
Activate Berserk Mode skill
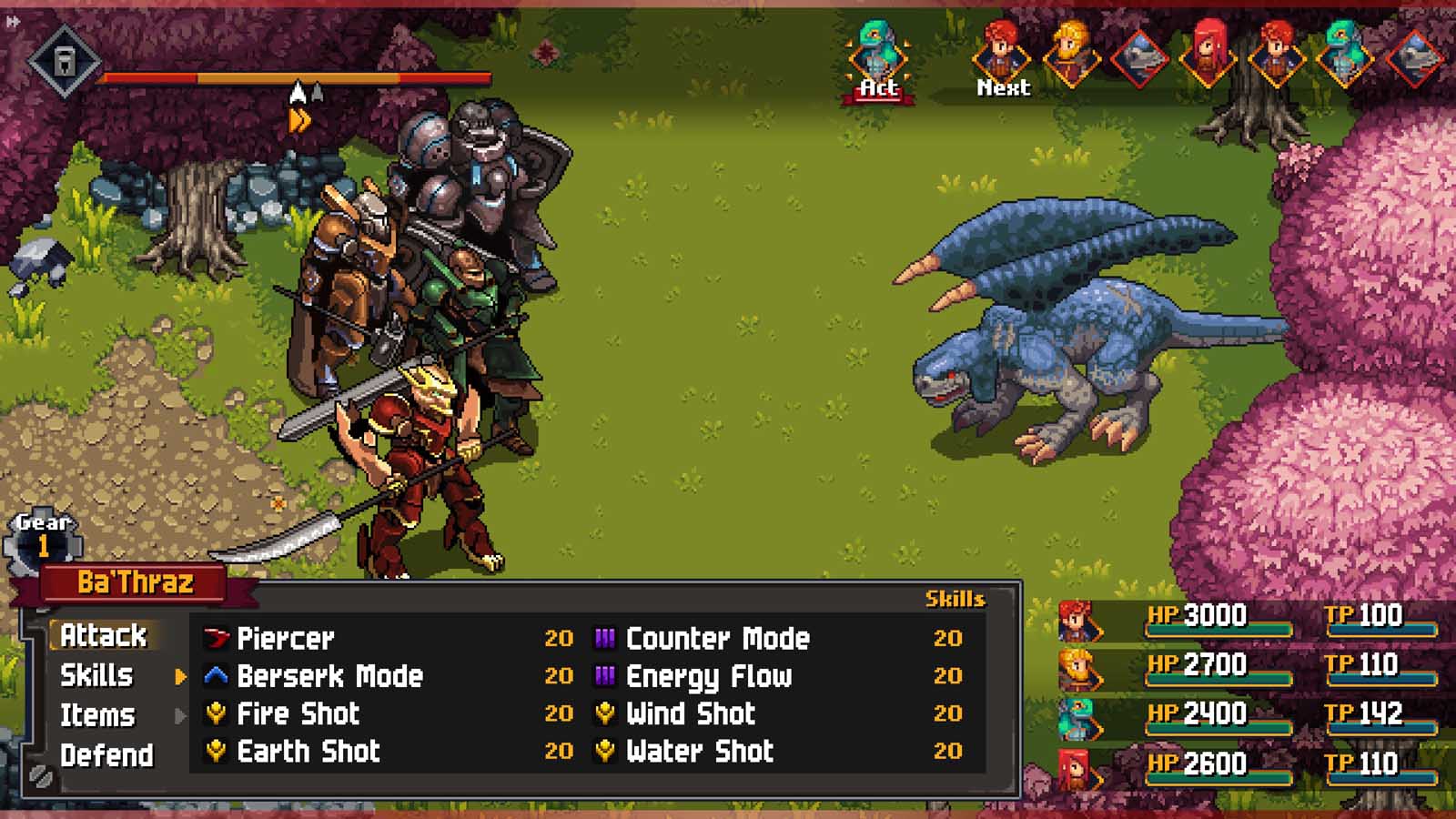point(329,676)
